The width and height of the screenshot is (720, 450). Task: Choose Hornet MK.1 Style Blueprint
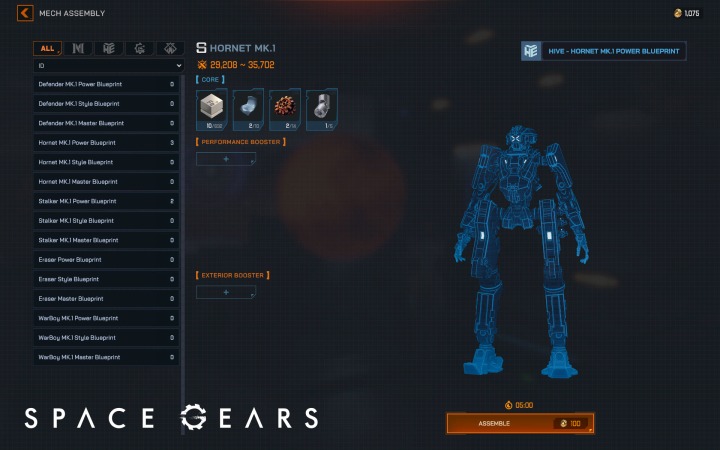tap(107, 162)
